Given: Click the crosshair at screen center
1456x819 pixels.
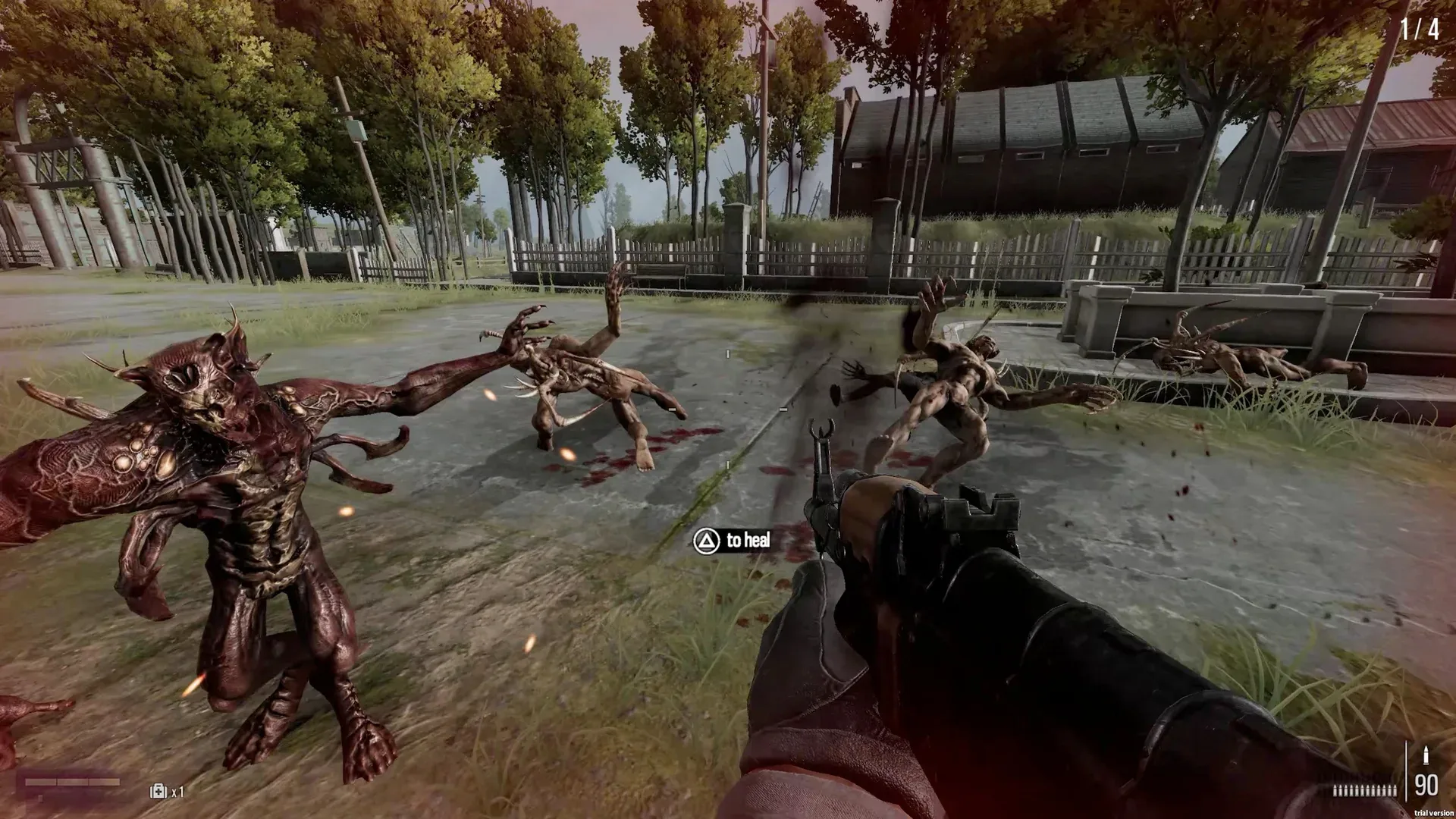Looking at the screenshot, I should click(x=727, y=409).
